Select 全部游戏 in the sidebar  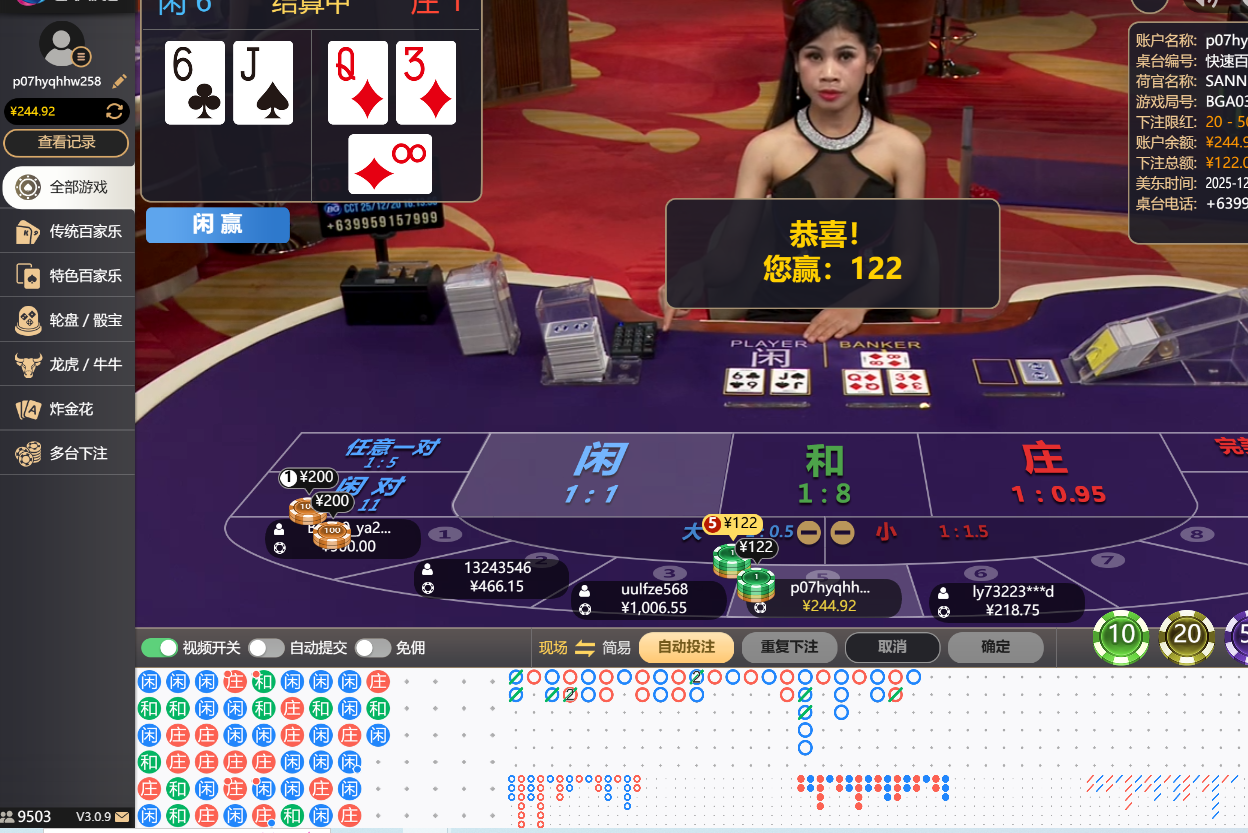pos(67,187)
